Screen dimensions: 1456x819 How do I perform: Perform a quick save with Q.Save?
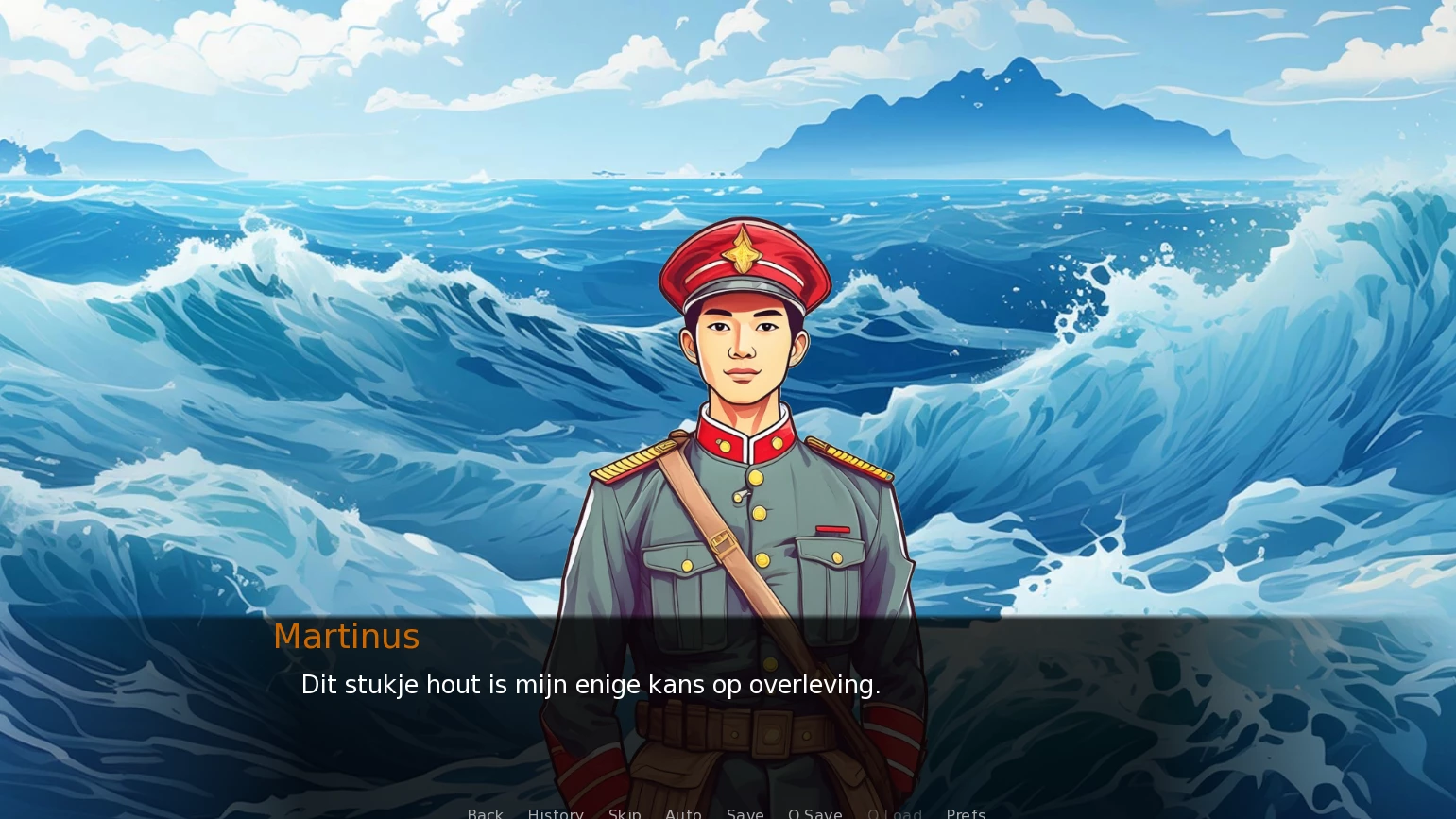pos(814,813)
